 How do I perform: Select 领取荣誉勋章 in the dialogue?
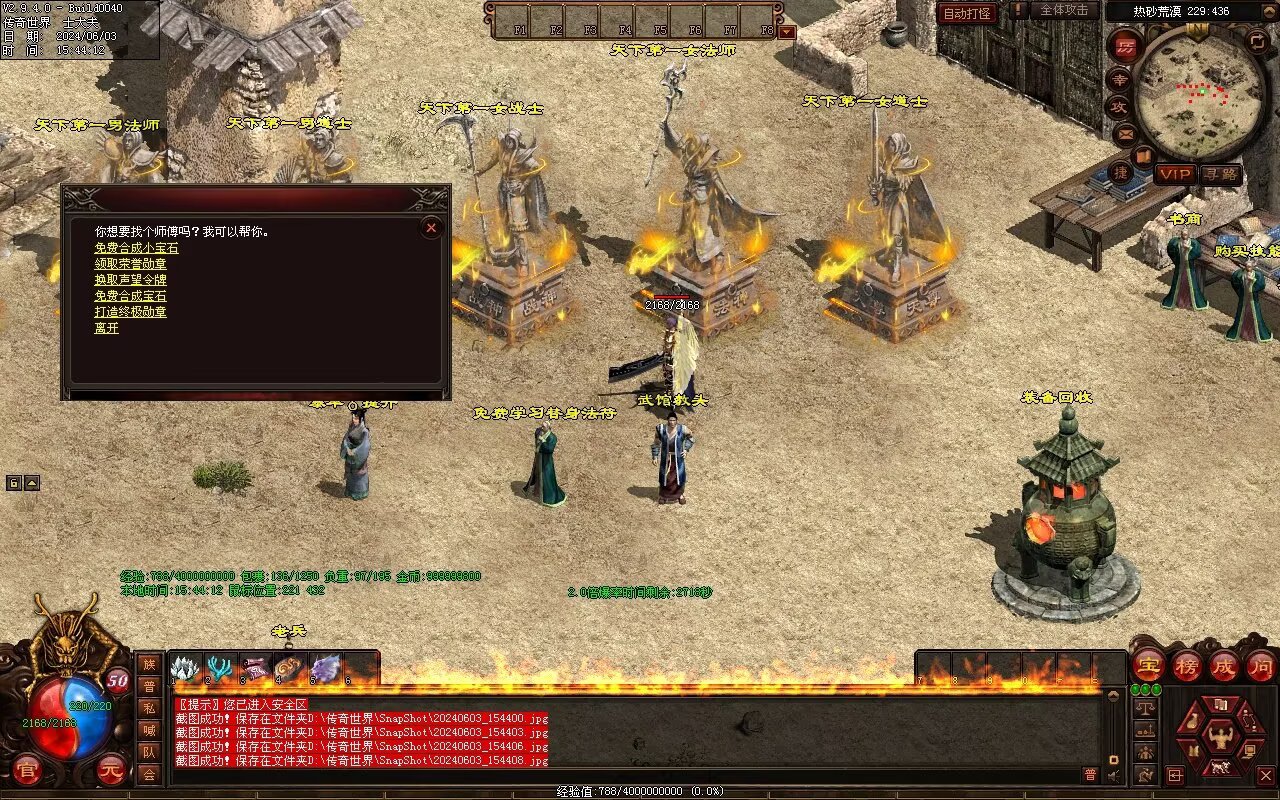click(x=130, y=264)
